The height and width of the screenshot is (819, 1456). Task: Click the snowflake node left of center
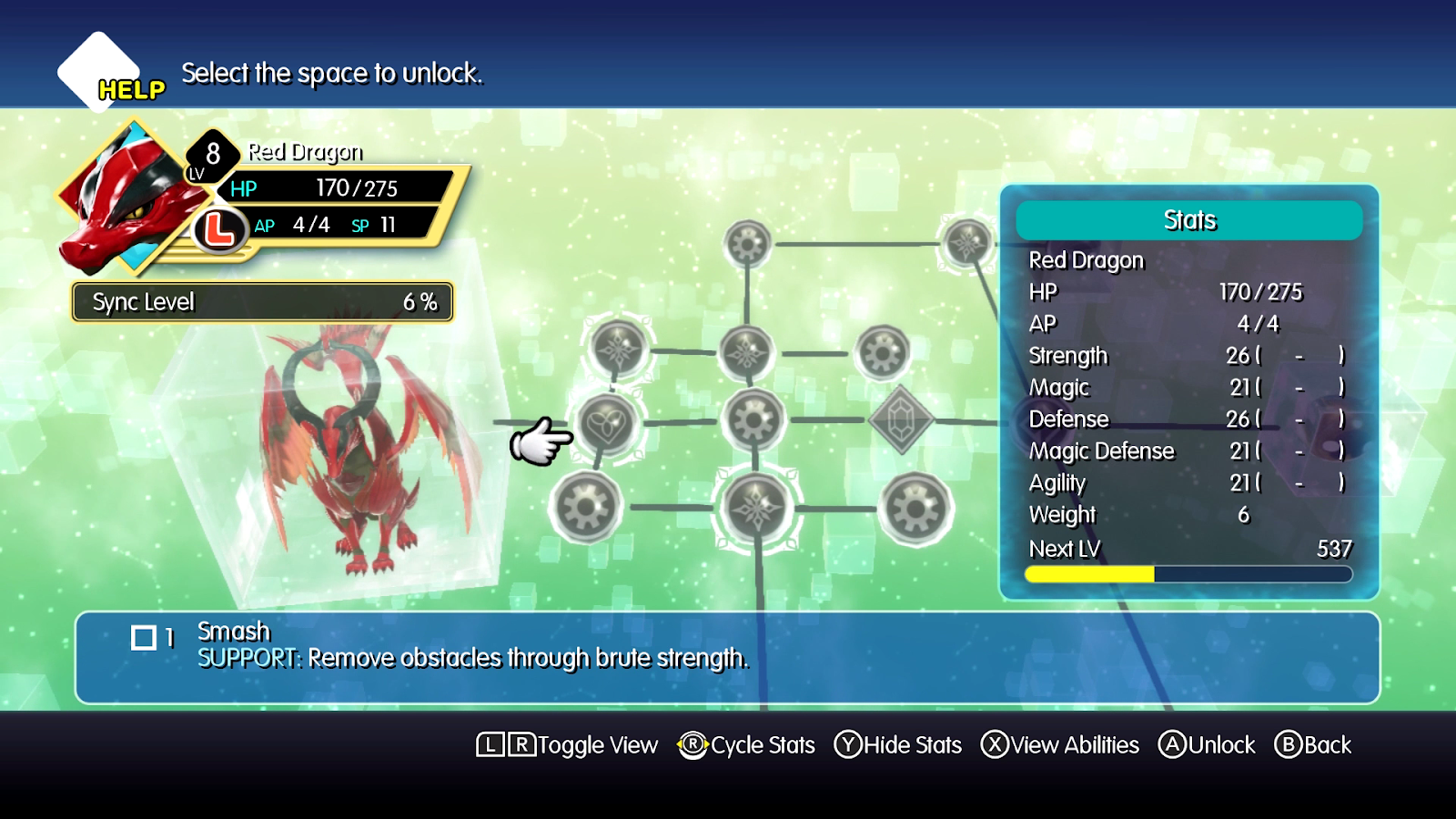619,350
